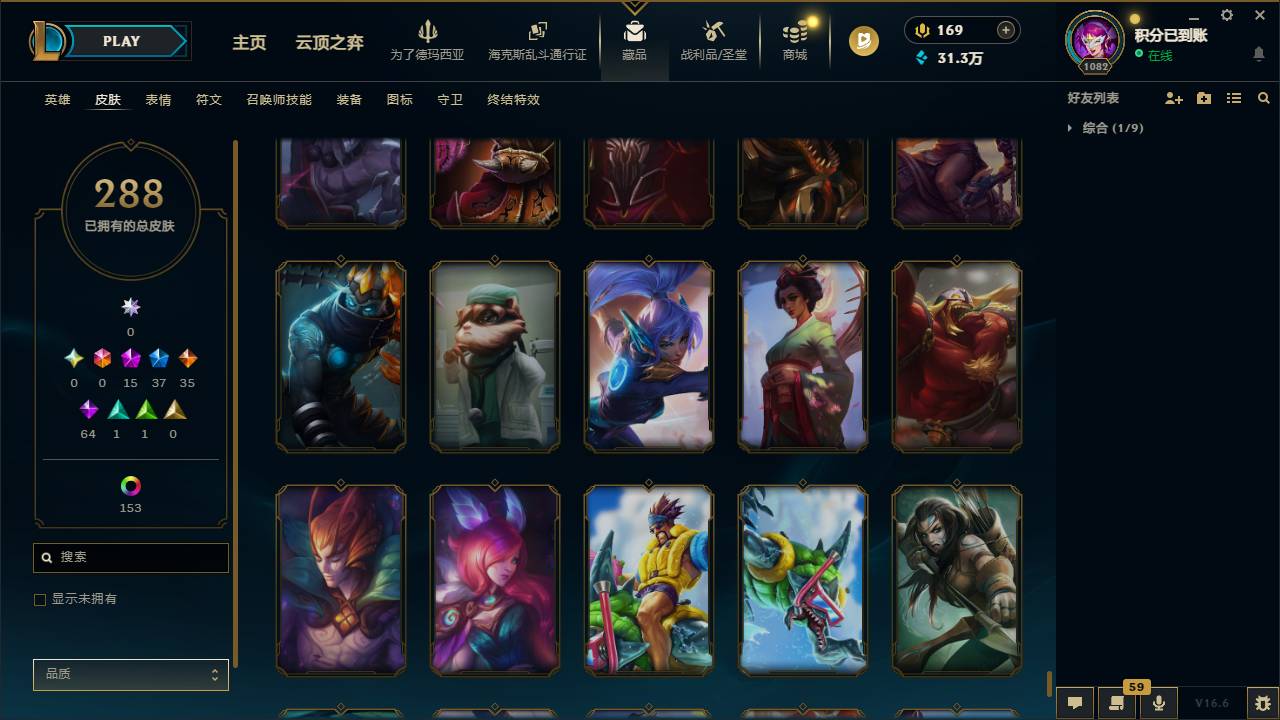Open the chat icon showing 59 unread messages
Screen dimensions: 1280x720
1117,701
